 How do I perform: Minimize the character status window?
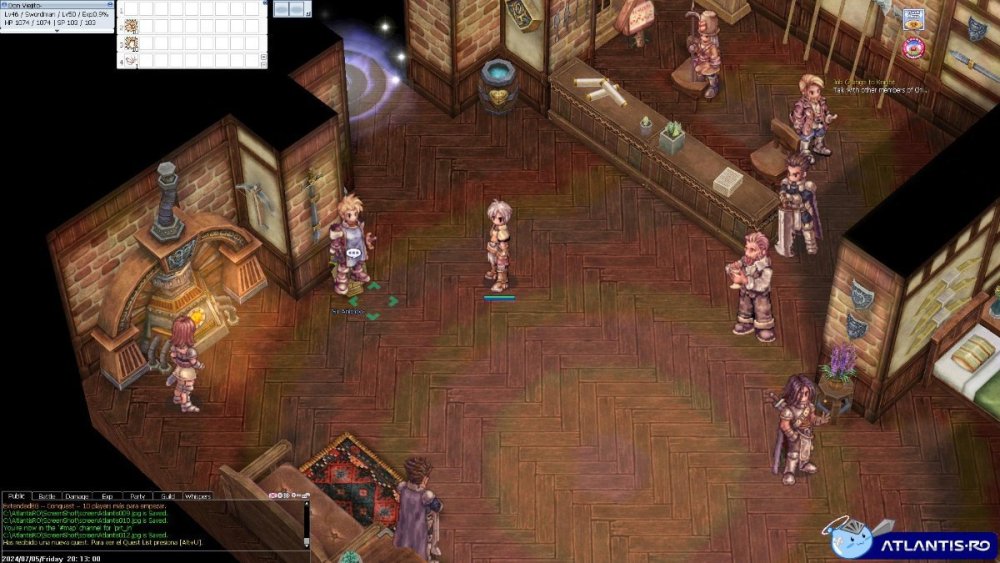pos(109,4)
